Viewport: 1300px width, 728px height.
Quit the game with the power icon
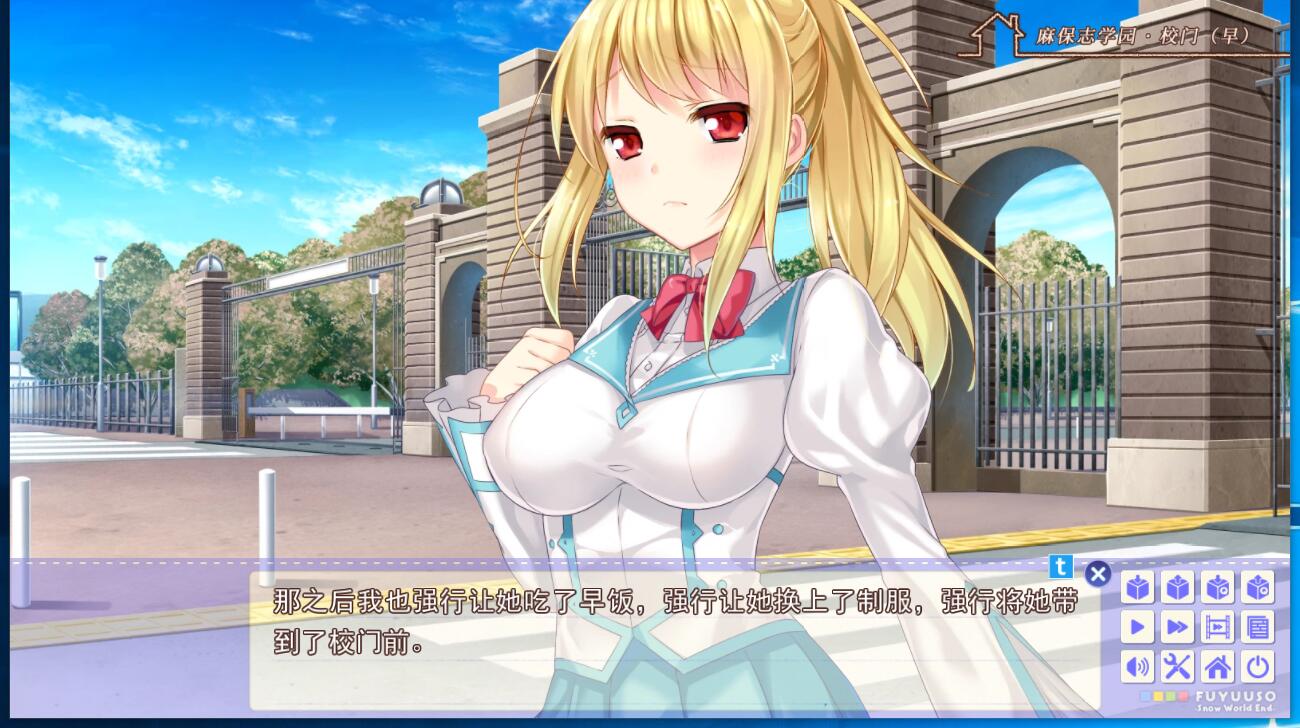coord(1257,667)
